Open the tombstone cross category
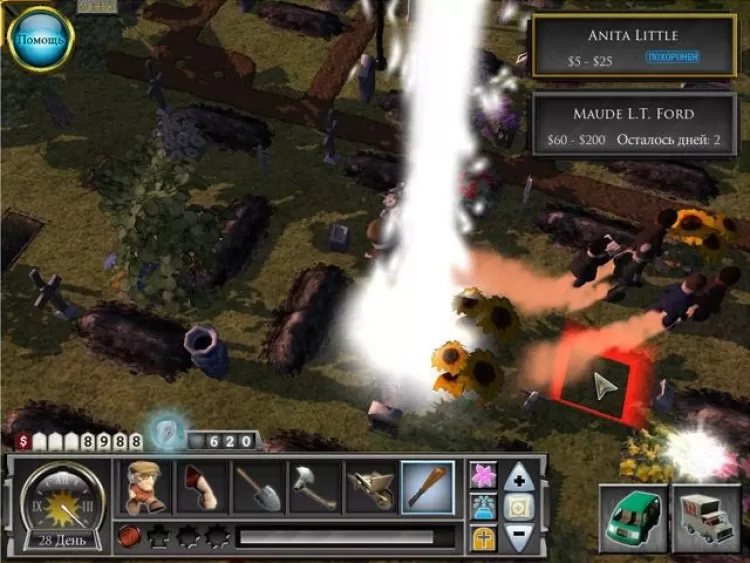The width and height of the screenshot is (750, 563). [483, 537]
